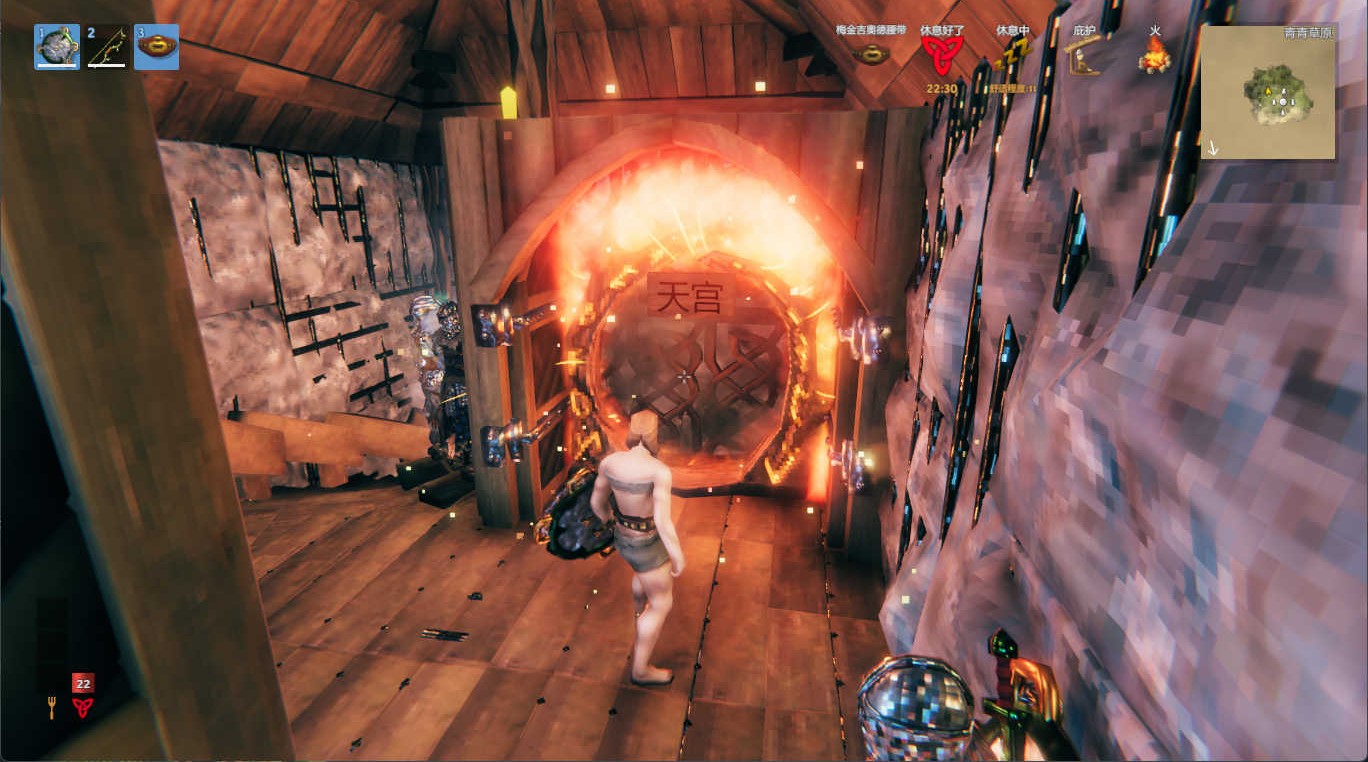This screenshot has height=762, width=1368.
Task: Click the red triquetra icon under 22
Action: [83, 708]
